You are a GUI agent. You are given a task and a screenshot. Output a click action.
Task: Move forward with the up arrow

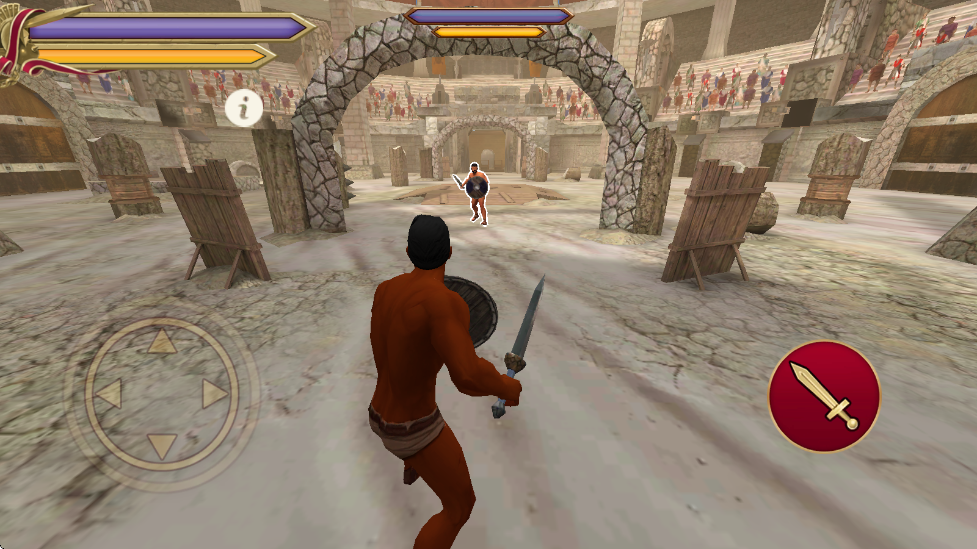click(162, 343)
